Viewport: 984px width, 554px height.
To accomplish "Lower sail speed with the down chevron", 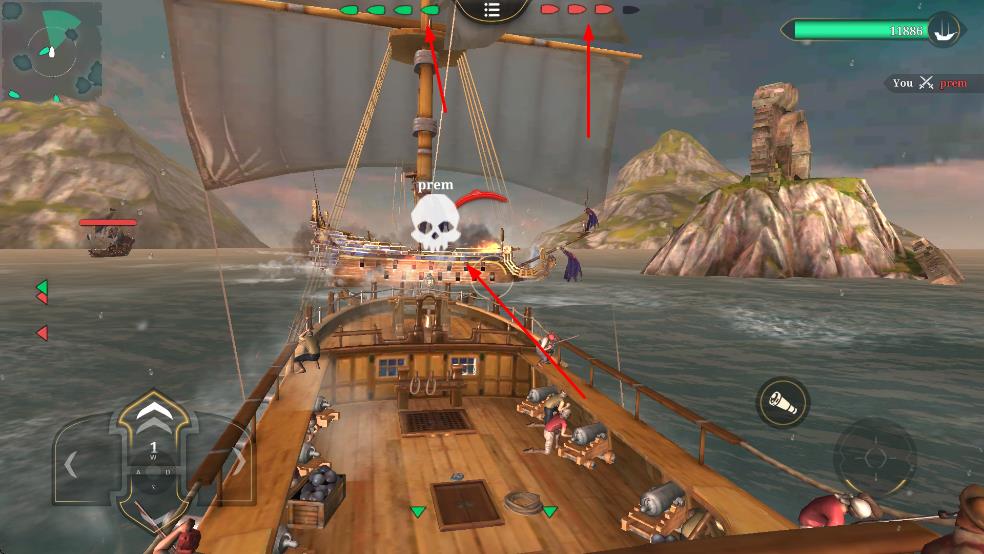I will click(x=153, y=512).
